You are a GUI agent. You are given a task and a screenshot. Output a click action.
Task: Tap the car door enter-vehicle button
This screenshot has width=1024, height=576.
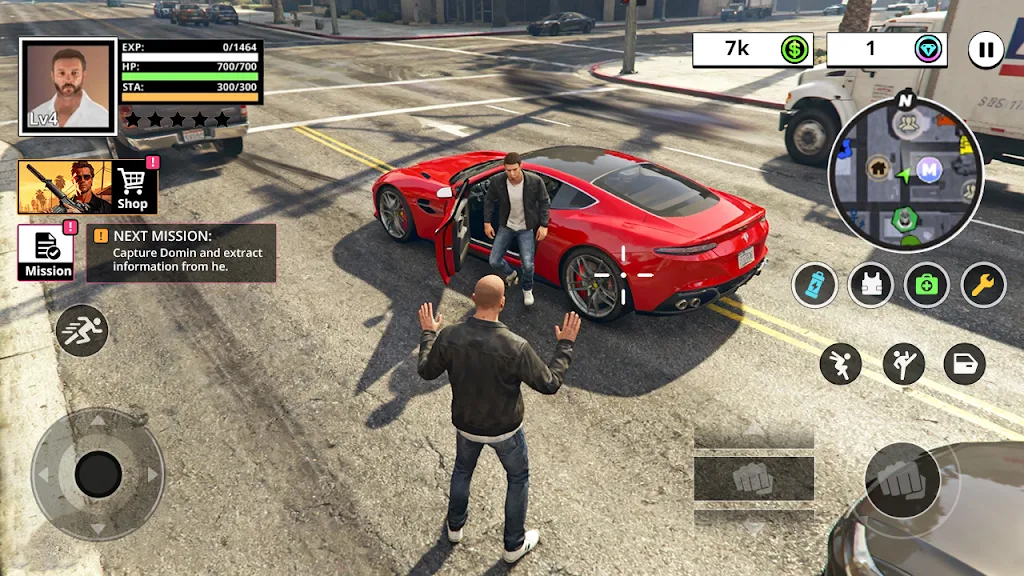(964, 365)
